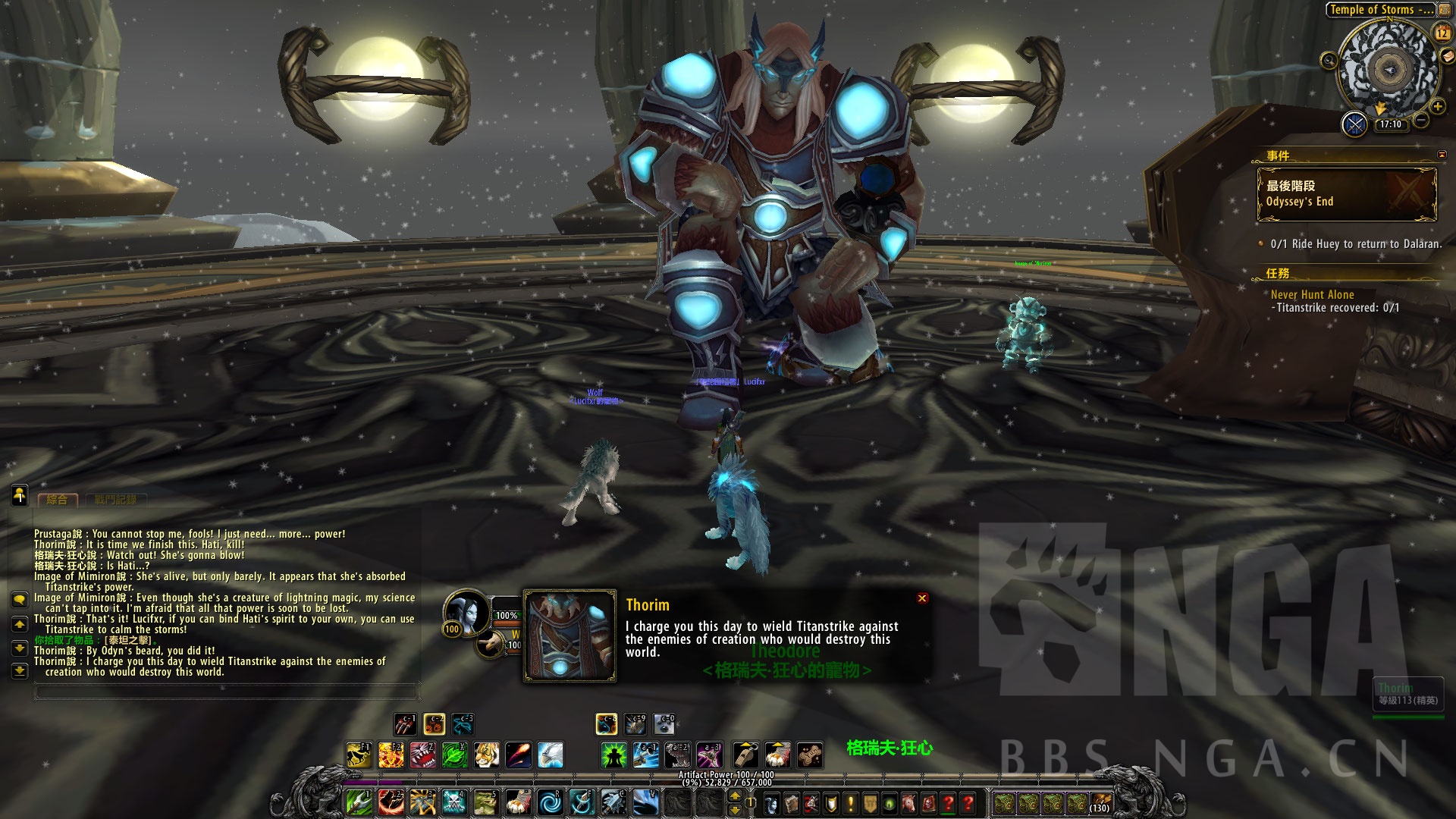Collapse the objectives tracker panel
1456x819 pixels.
1442,155
